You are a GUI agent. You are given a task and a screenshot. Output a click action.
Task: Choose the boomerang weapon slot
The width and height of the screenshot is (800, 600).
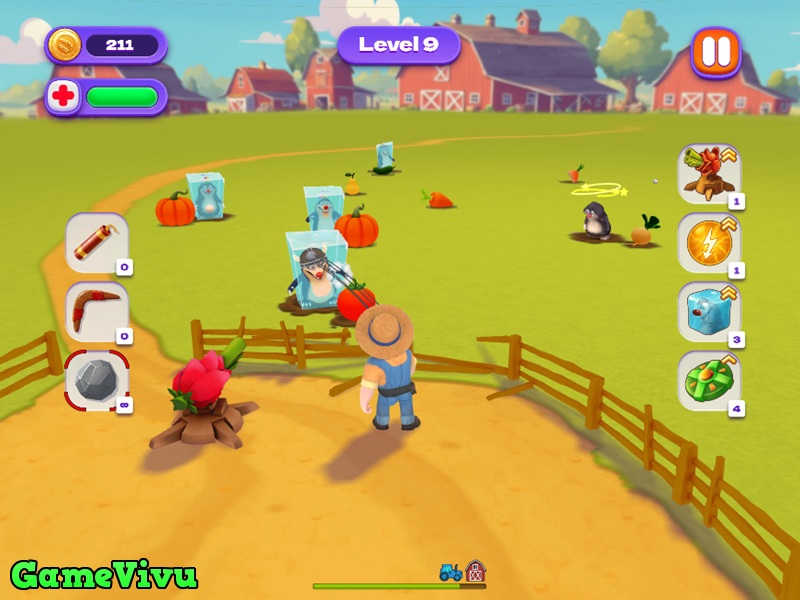(x=97, y=312)
